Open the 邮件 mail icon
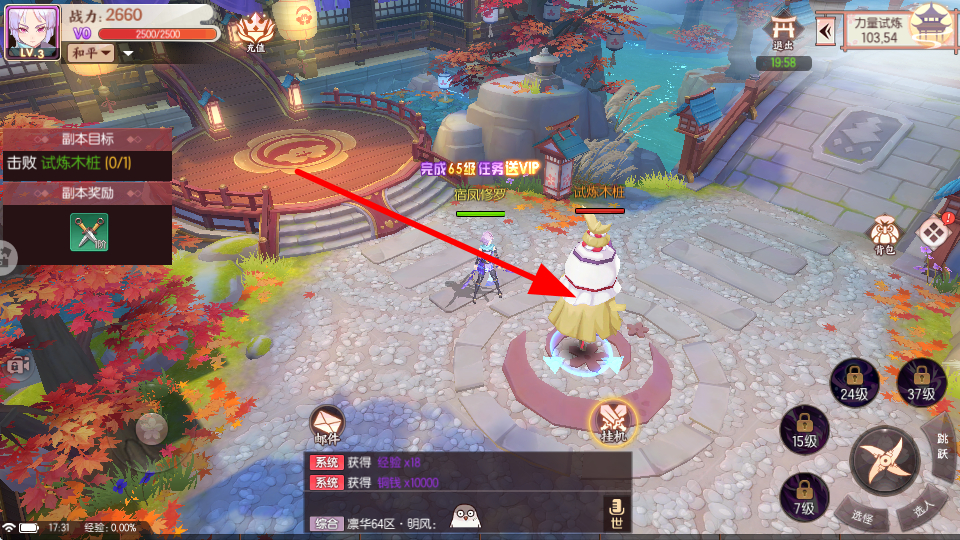Viewport: 960px width, 540px height. point(327,425)
